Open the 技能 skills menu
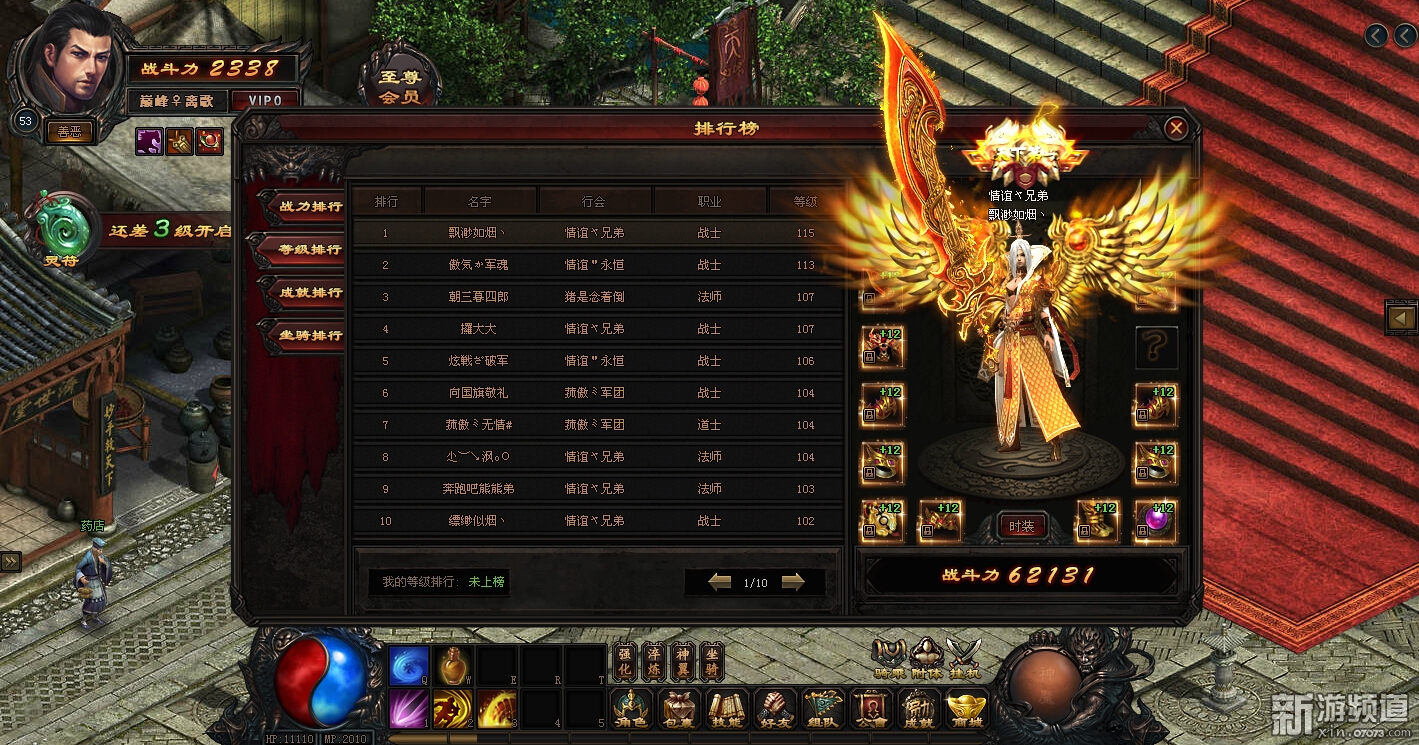1419x745 pixels. [x=727, y=709]
